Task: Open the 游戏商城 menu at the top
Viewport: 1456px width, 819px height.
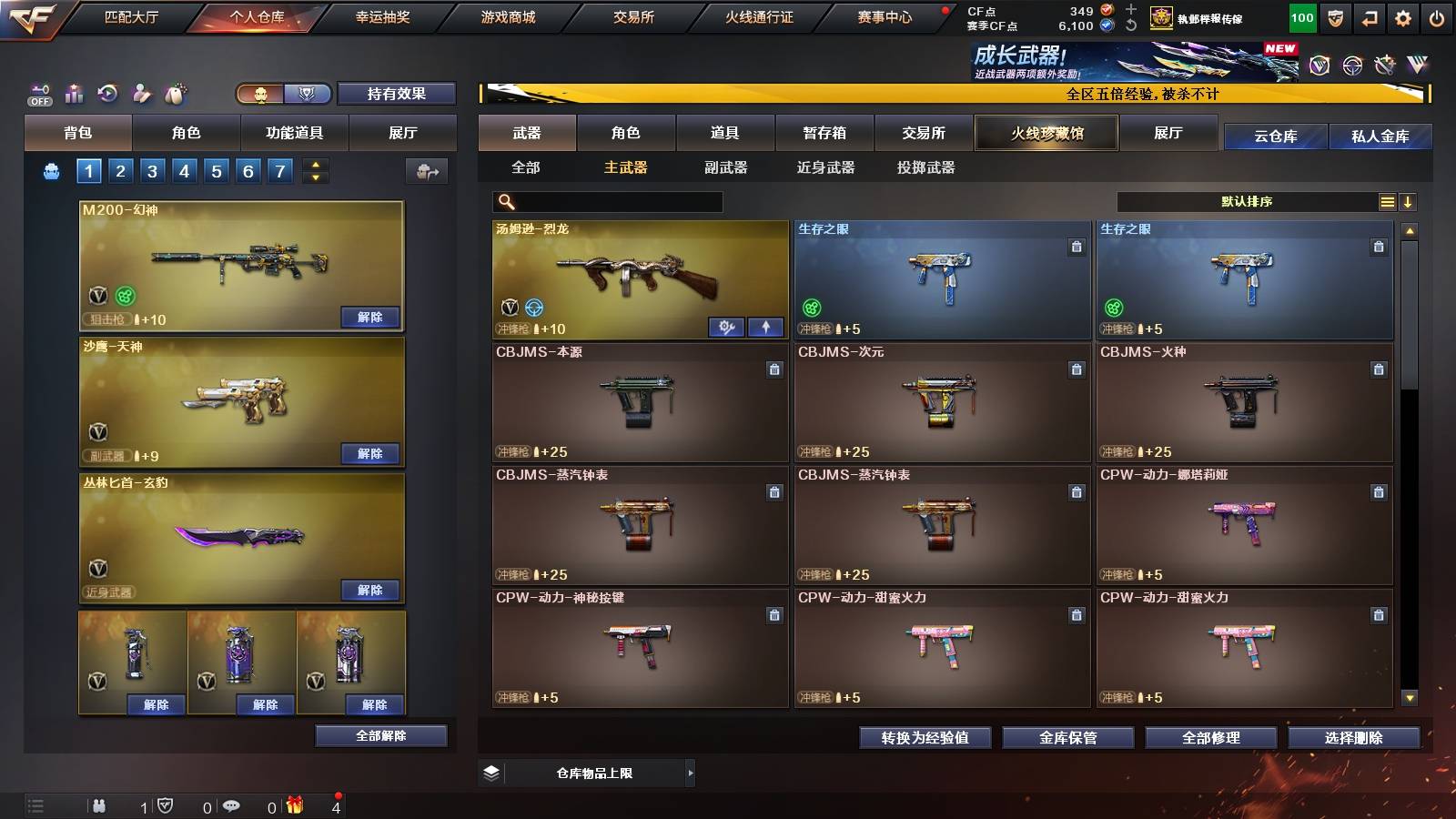Action: pos(508,15)
